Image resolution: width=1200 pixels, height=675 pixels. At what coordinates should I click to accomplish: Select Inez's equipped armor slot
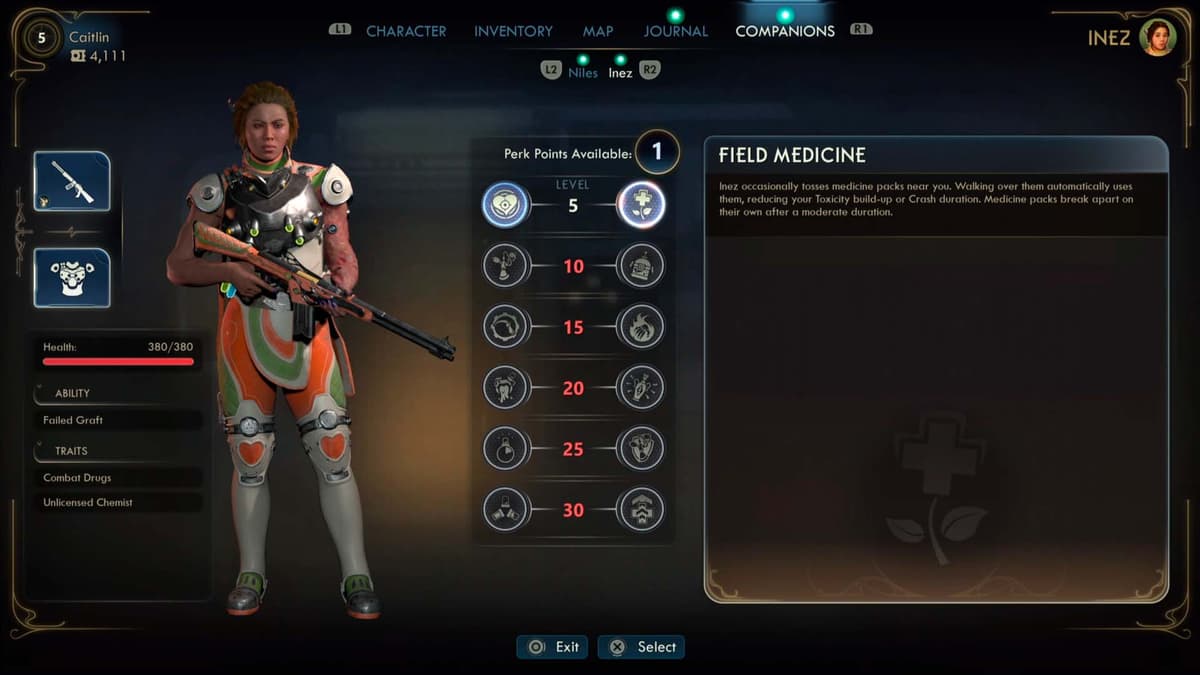tap(72, 277)
